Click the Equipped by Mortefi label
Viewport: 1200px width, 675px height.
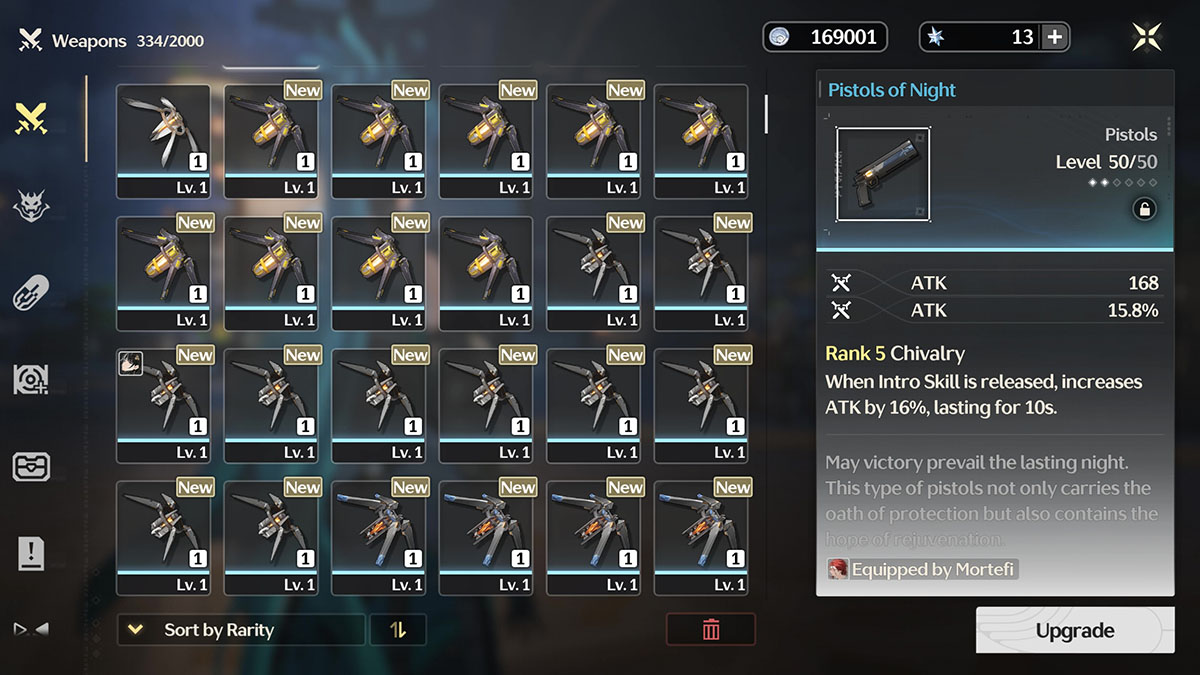921,569
